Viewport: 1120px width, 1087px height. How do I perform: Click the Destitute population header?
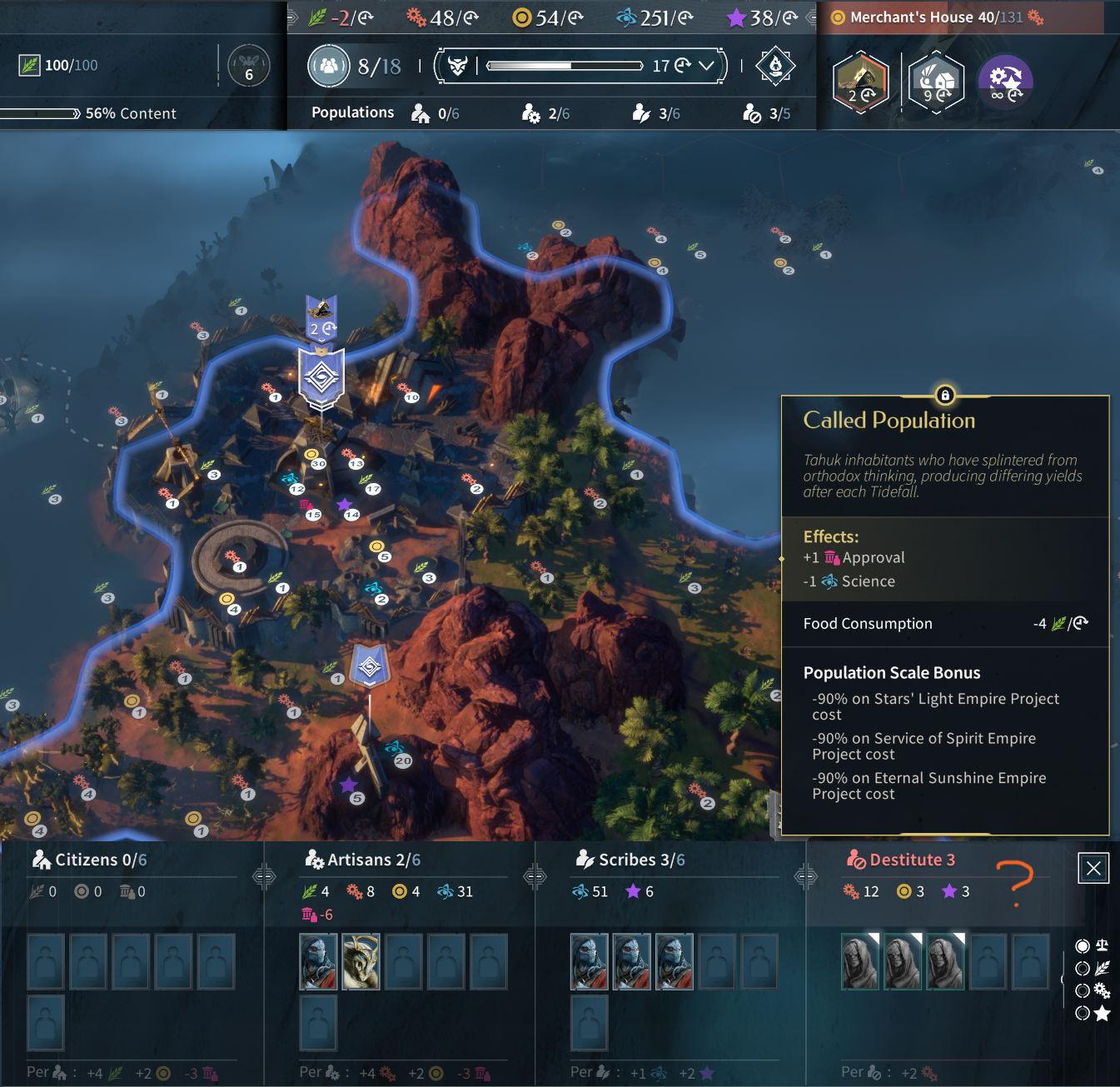coord(901,860)
